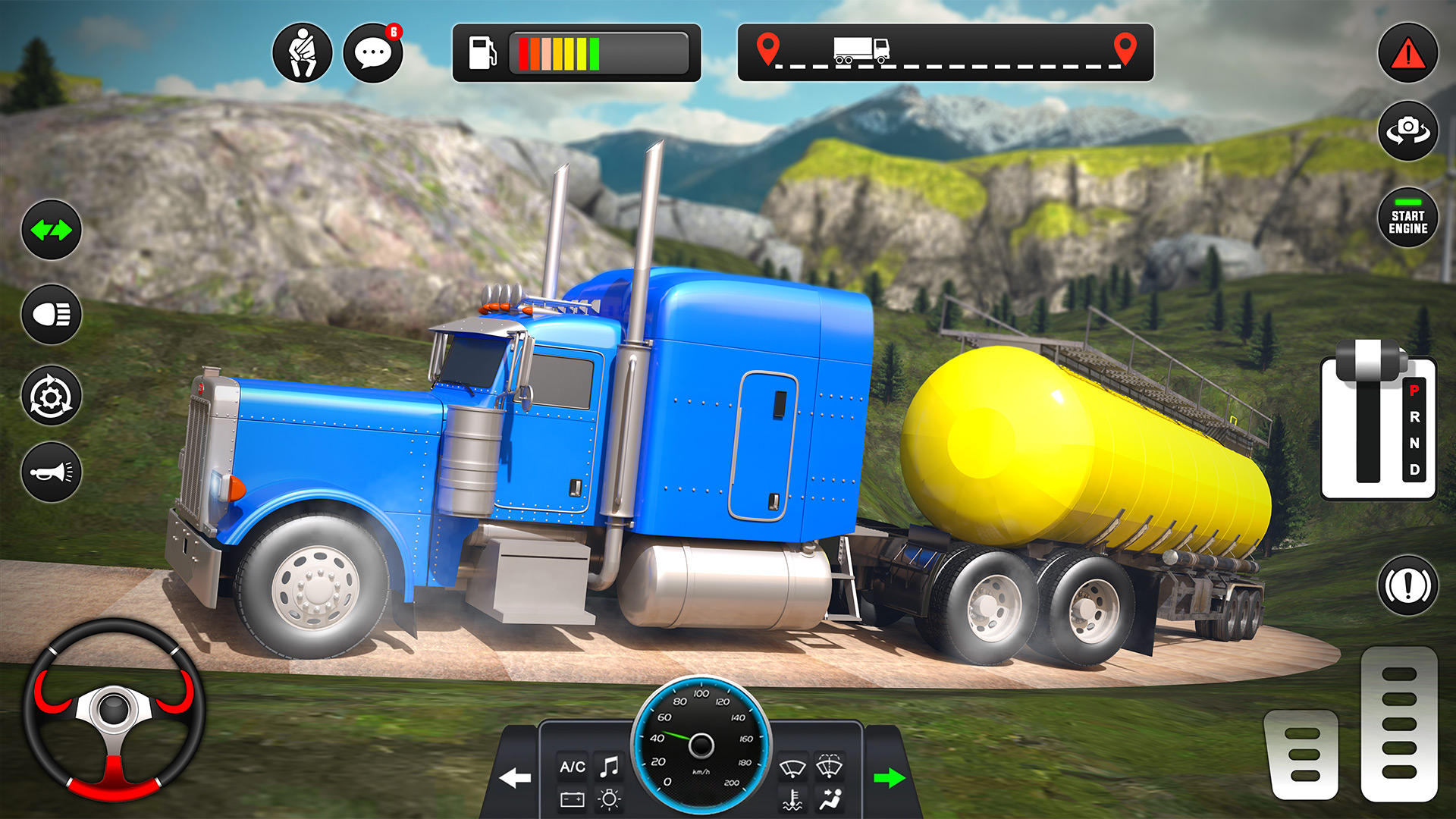The width and height of the screenshot is (1456, 819).
Task: Fasten the seatbelt icon
Action: point(302,53)
